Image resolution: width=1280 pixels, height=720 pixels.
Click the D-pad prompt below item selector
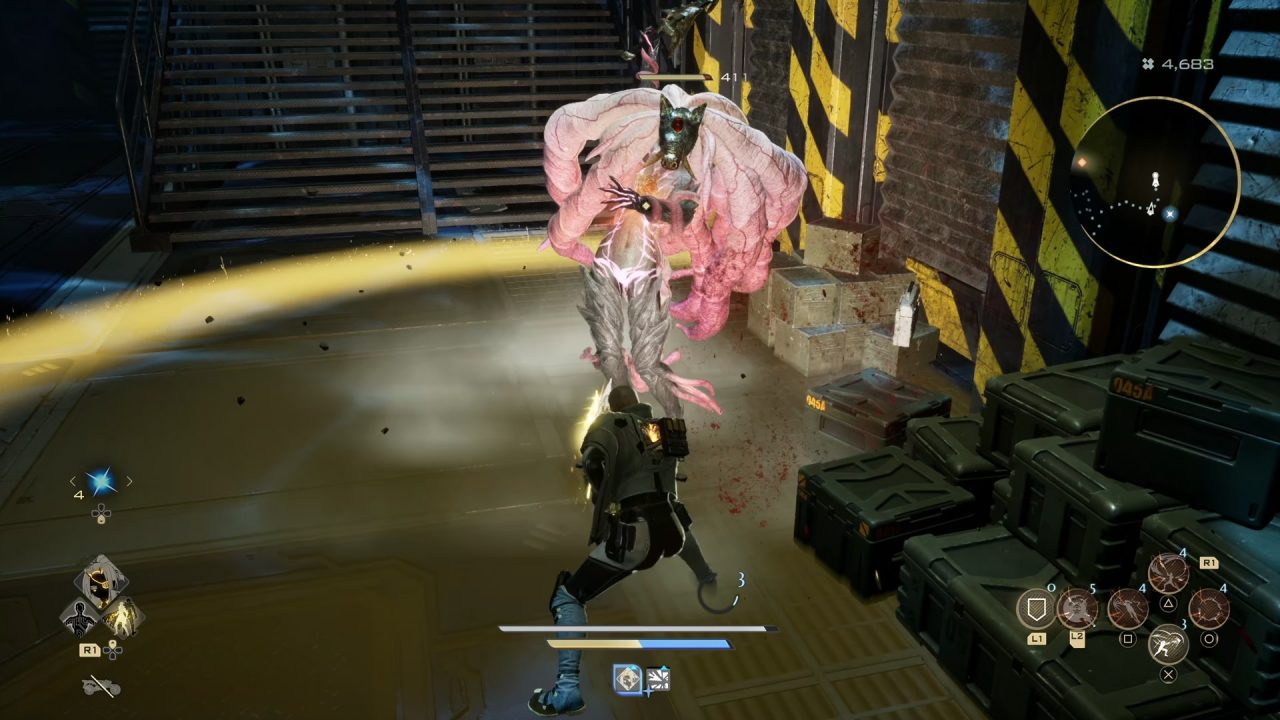[x=100, y=514]
